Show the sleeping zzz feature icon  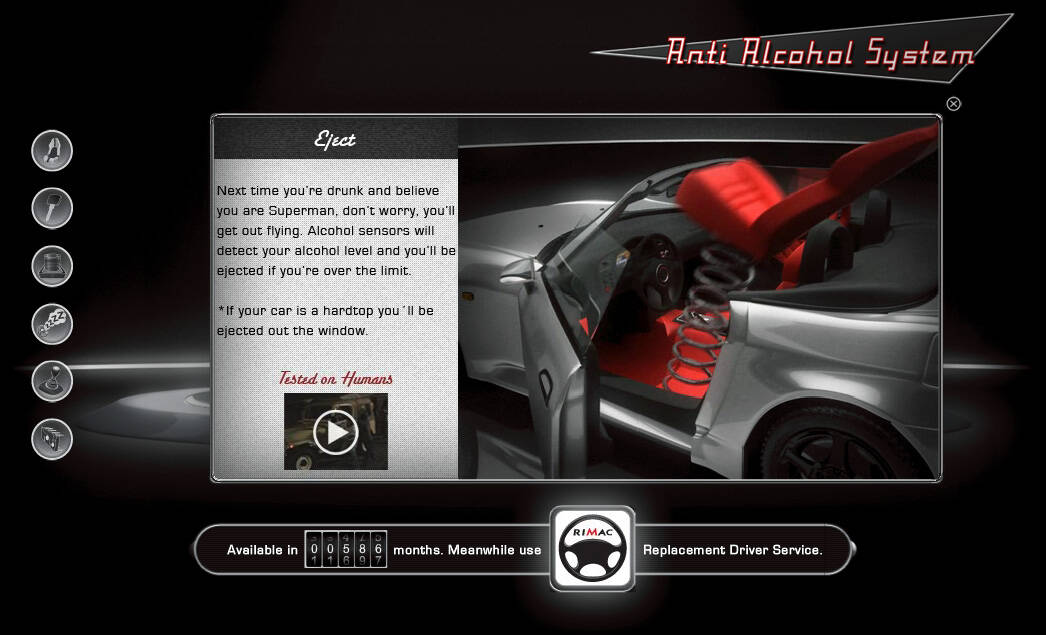[52, 323]
